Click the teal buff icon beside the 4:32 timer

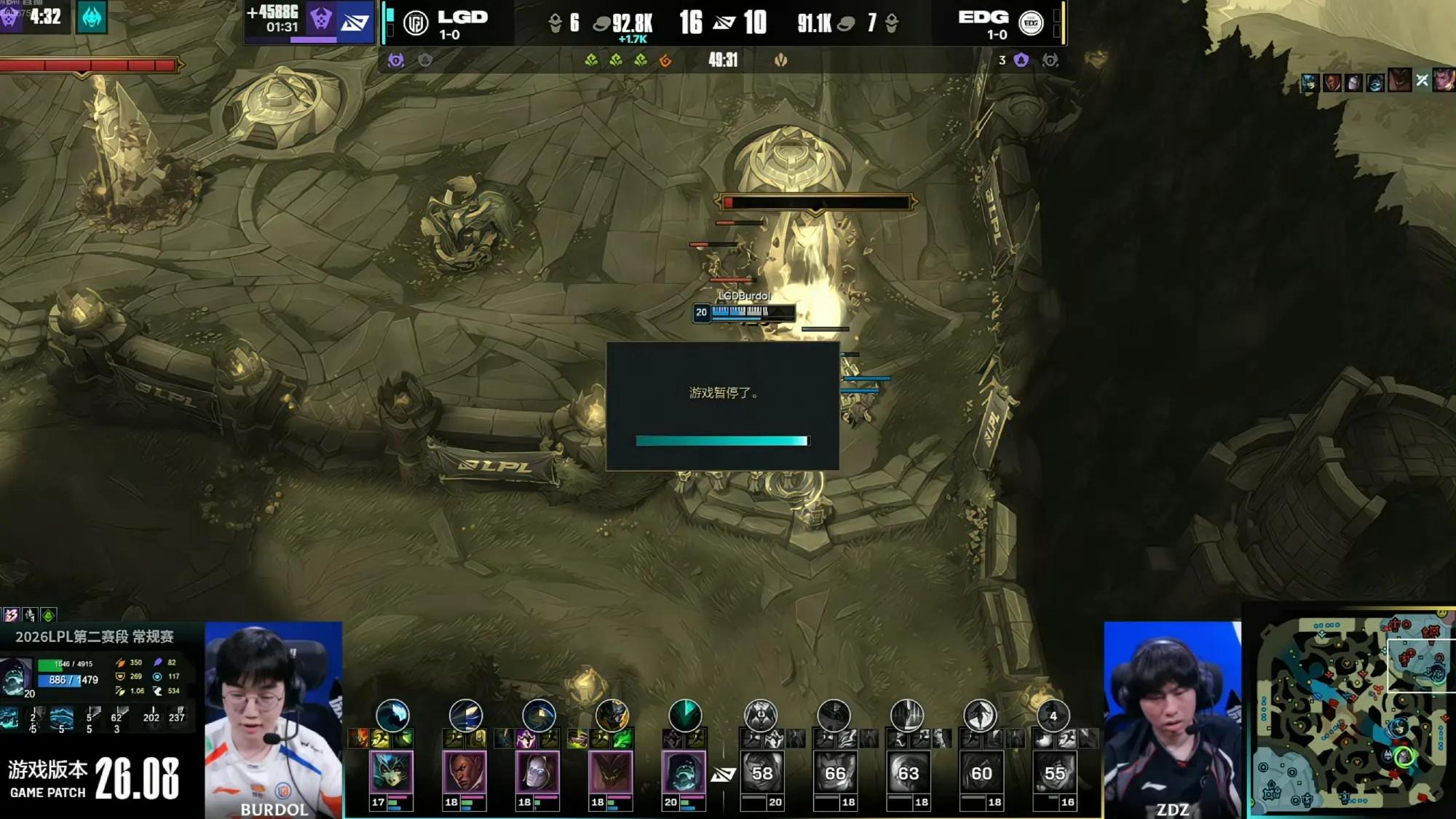tap(92, 17)
